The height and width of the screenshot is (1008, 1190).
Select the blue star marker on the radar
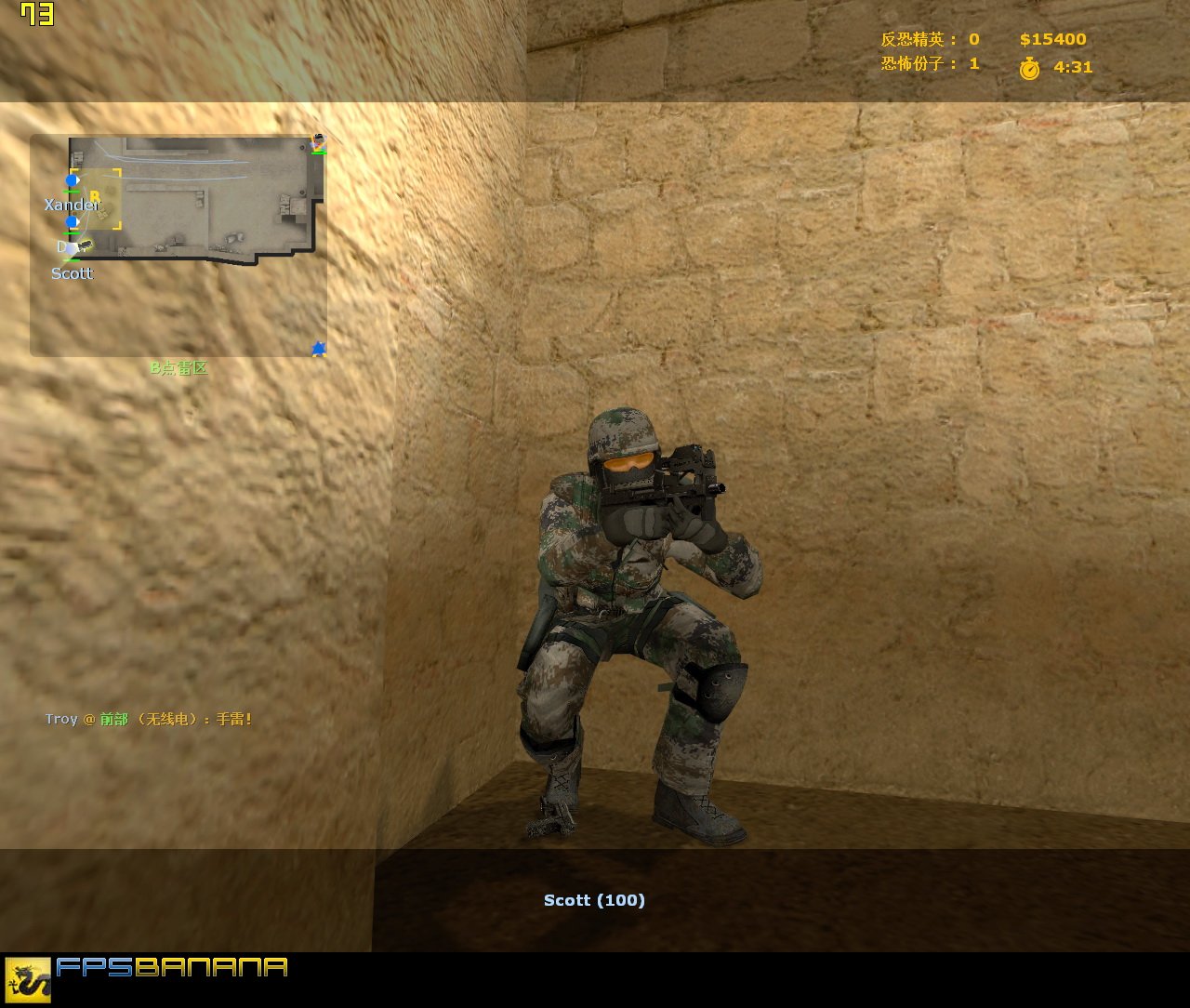coord(318,348)
